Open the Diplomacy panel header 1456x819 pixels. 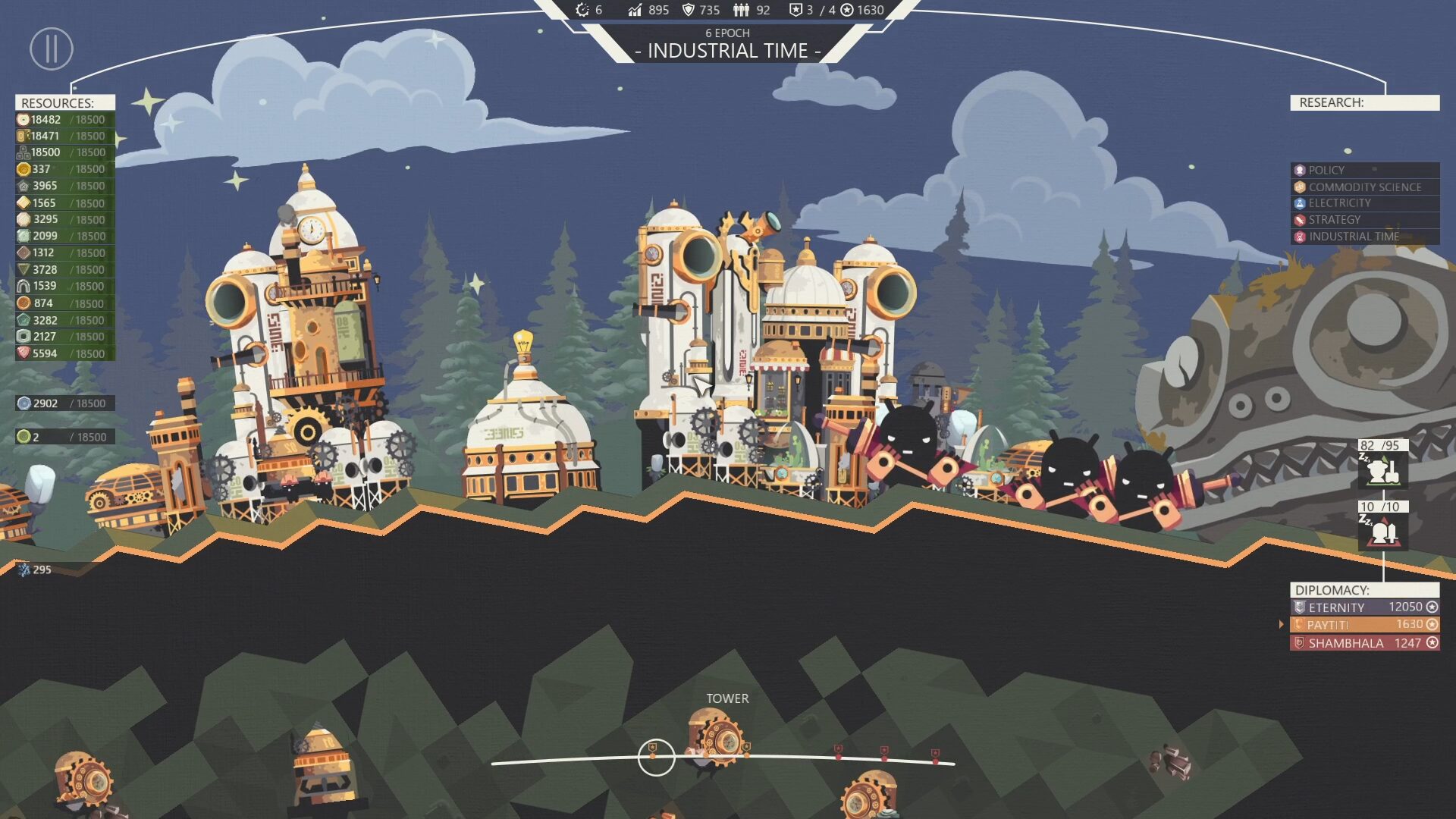(1364, 590)
